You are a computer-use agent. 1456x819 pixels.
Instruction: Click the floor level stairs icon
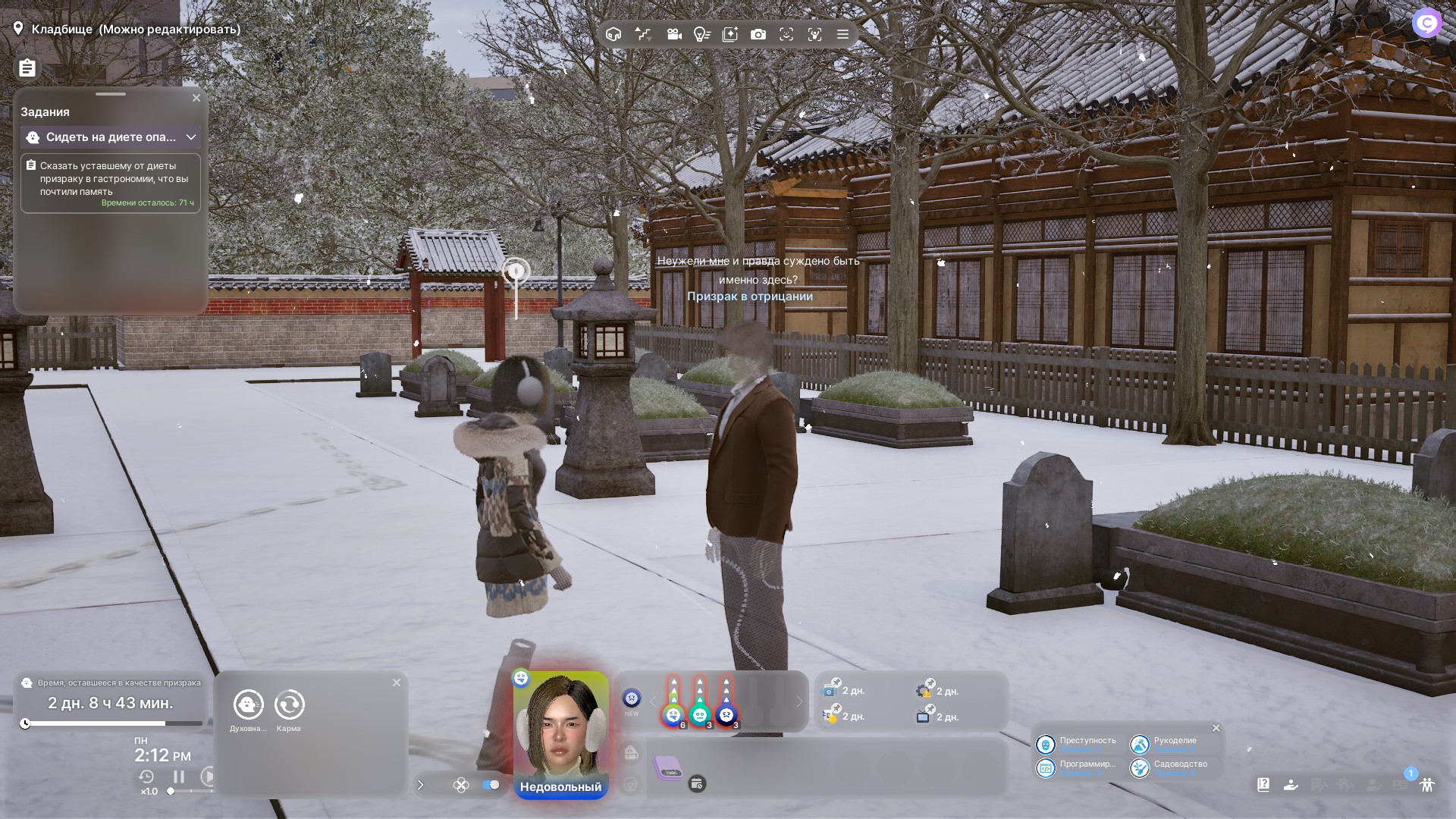[643, 34]
